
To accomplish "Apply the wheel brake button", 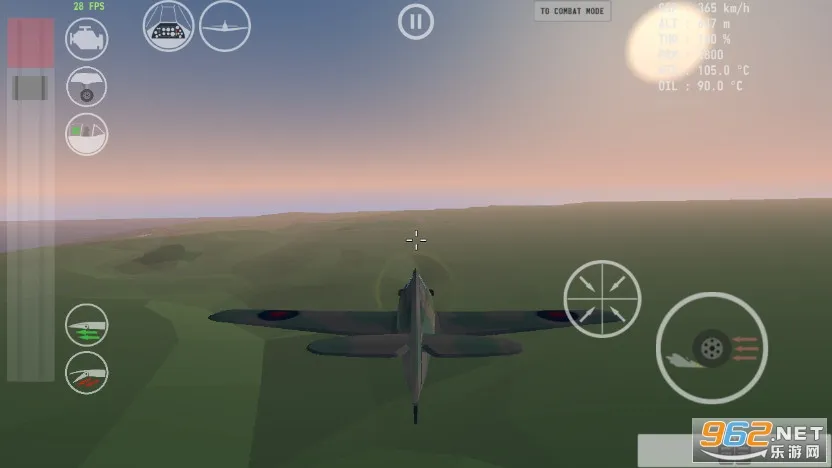I will coord(711,348).
